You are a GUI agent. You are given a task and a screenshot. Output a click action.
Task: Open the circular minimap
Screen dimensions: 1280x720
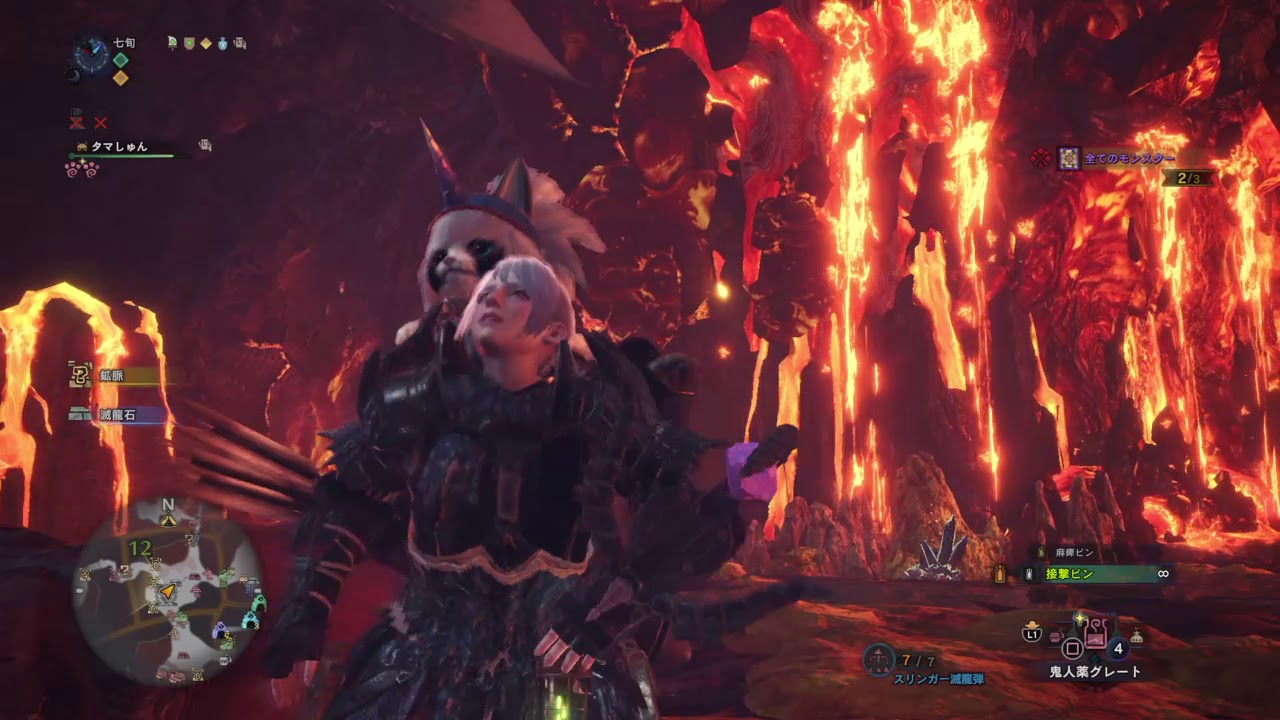168,590
